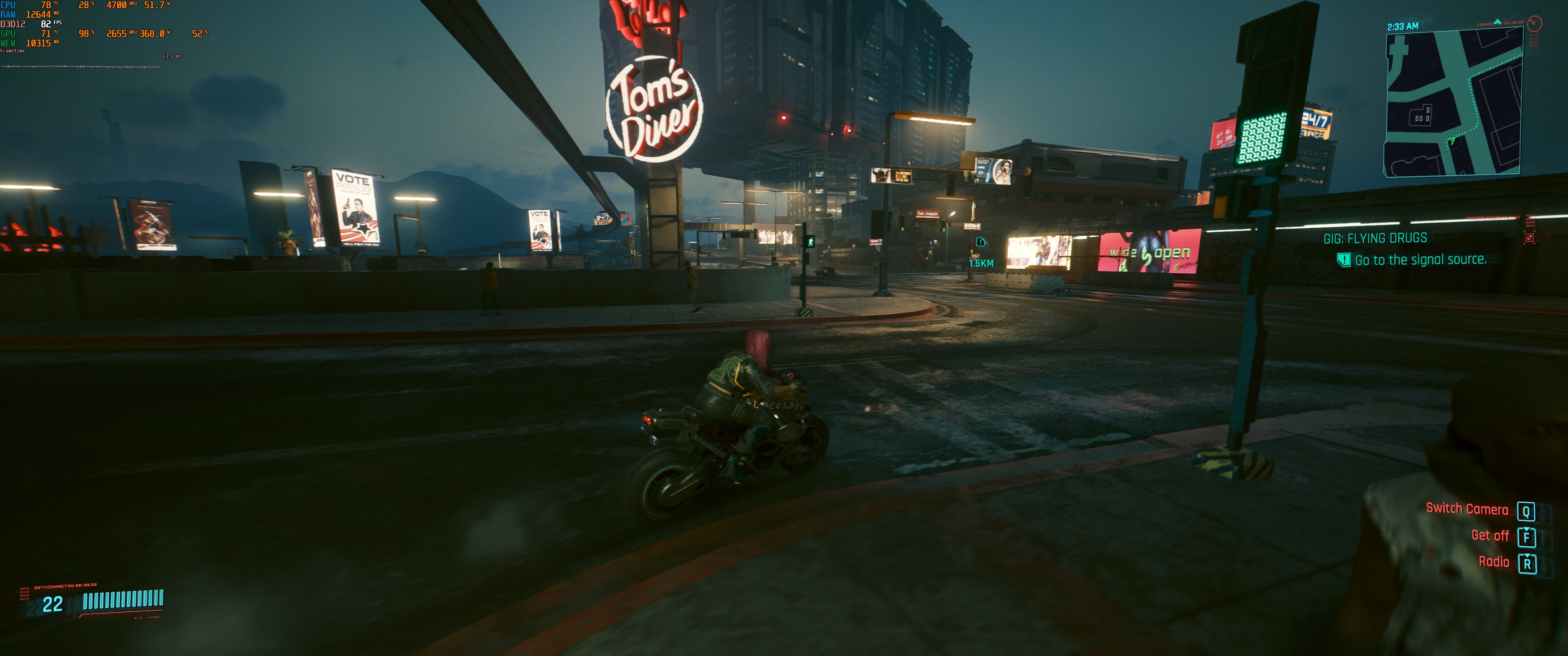This screenshot has width=1568, height=656.
Task: Click the player arrow marker on the minimap
Action: pos(1452,141)
